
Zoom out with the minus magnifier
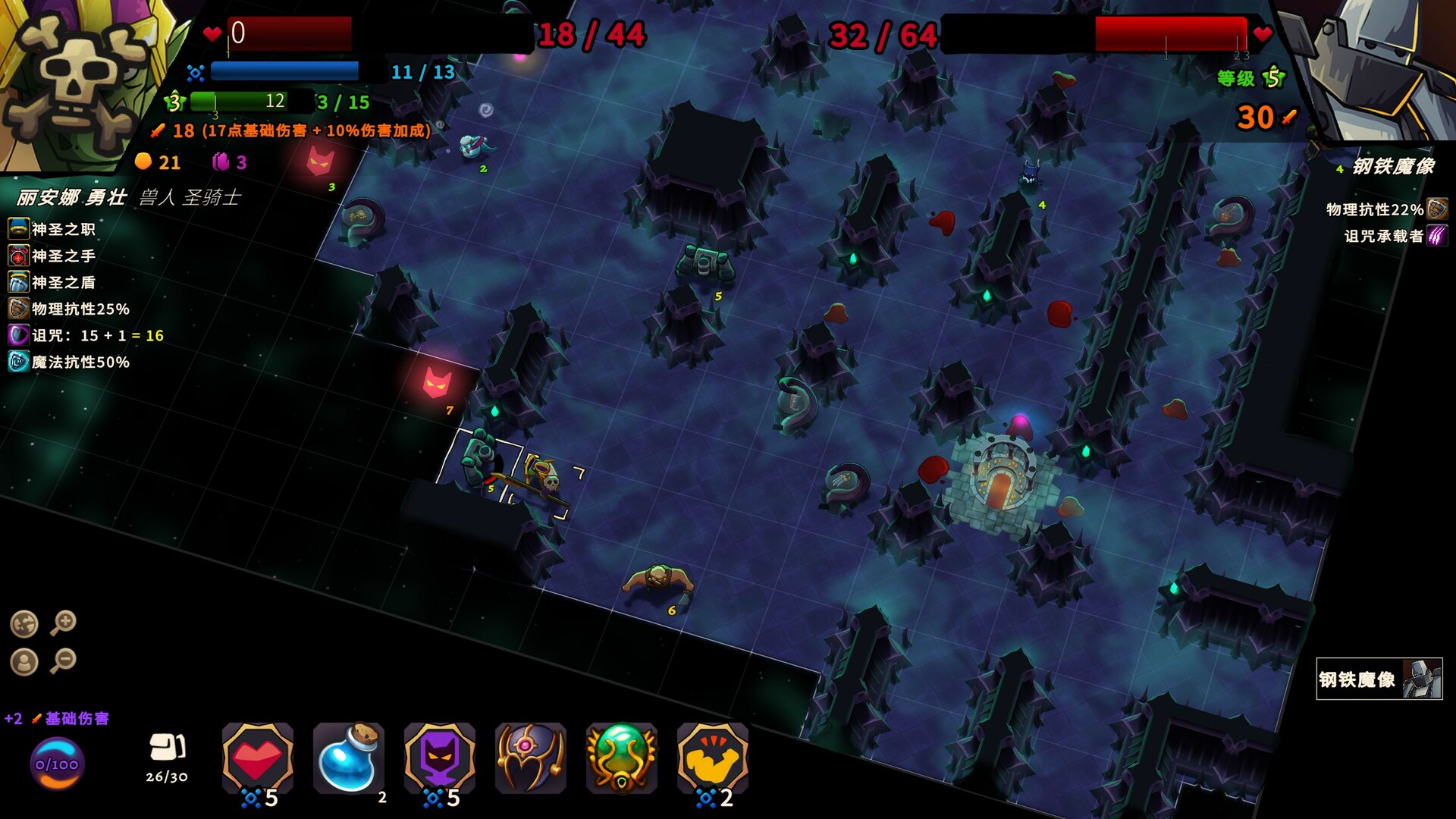pos(64,661)
